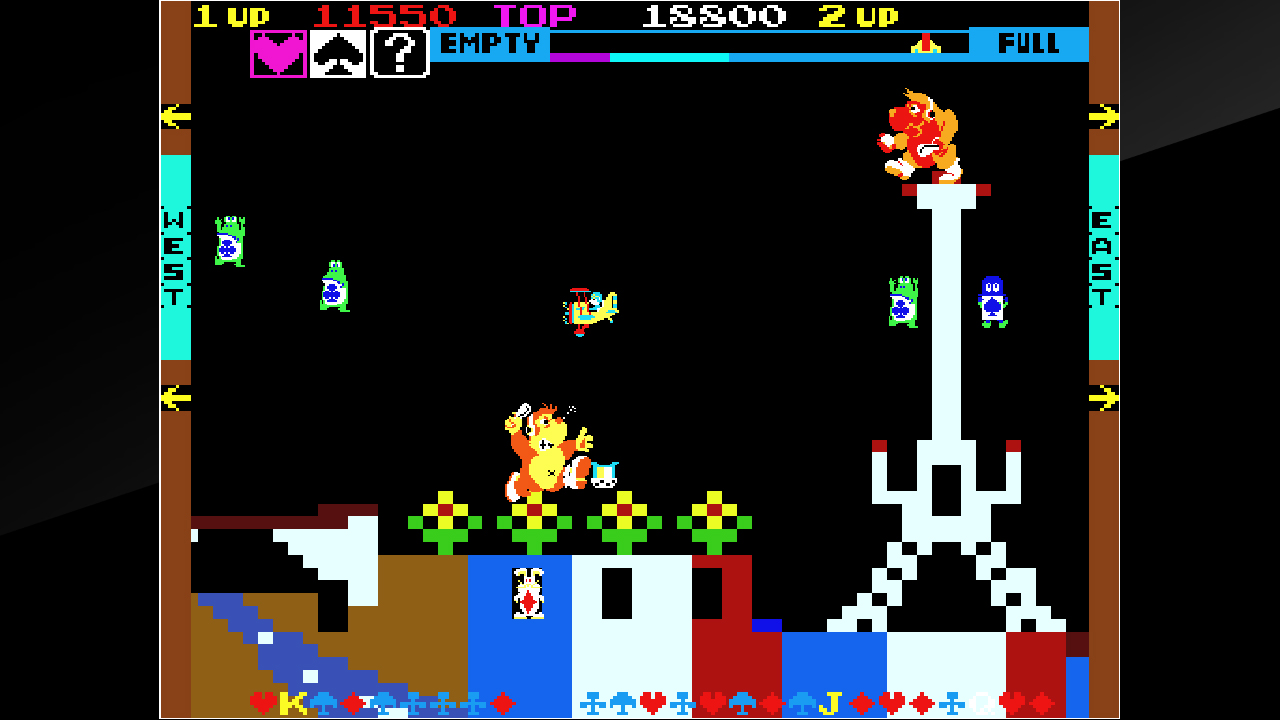This screenshot has width=1280, height=720.
Task: Click the small plane icon on fuel gauge
Action: [x=925, y=43]
